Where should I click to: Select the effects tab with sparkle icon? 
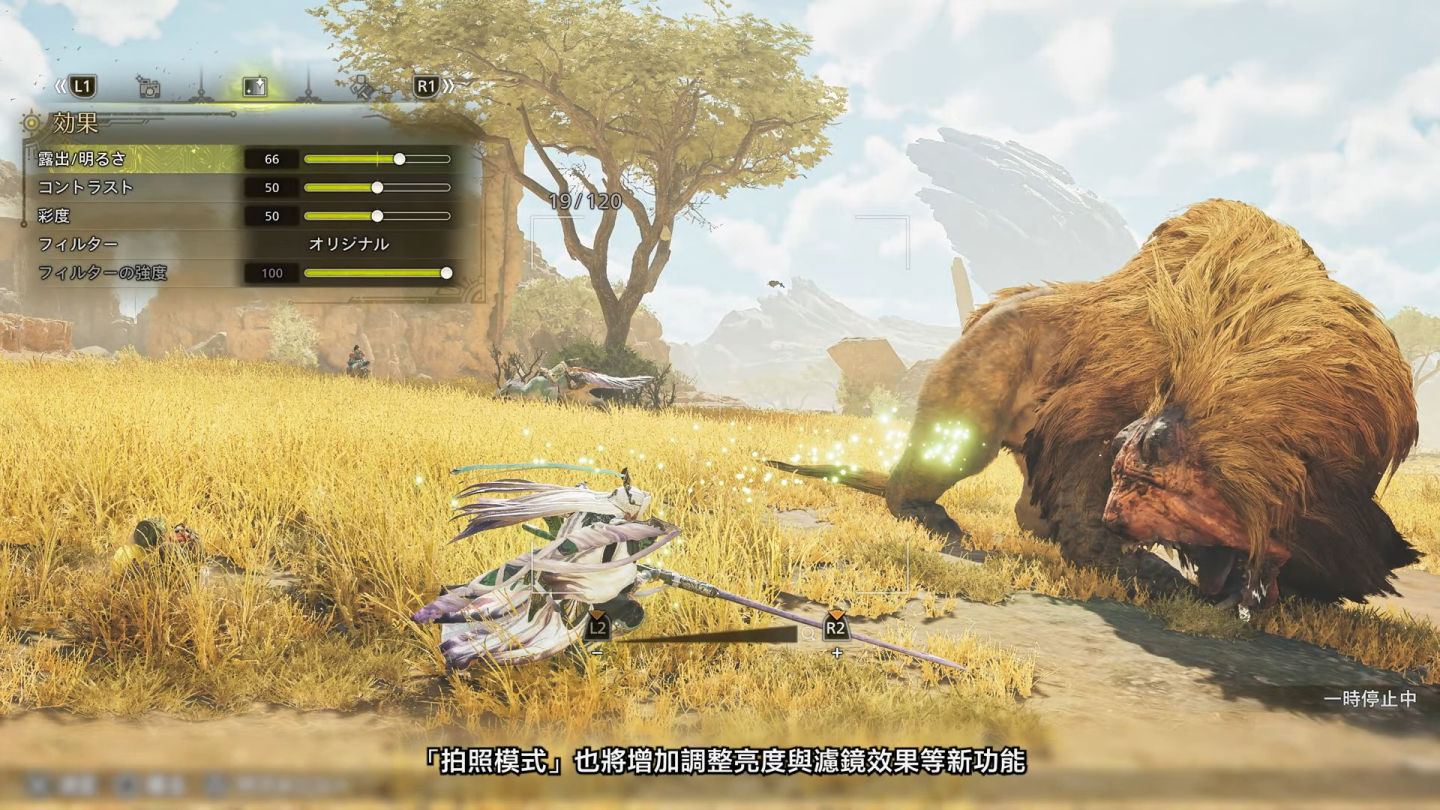[x=255, y=87]
